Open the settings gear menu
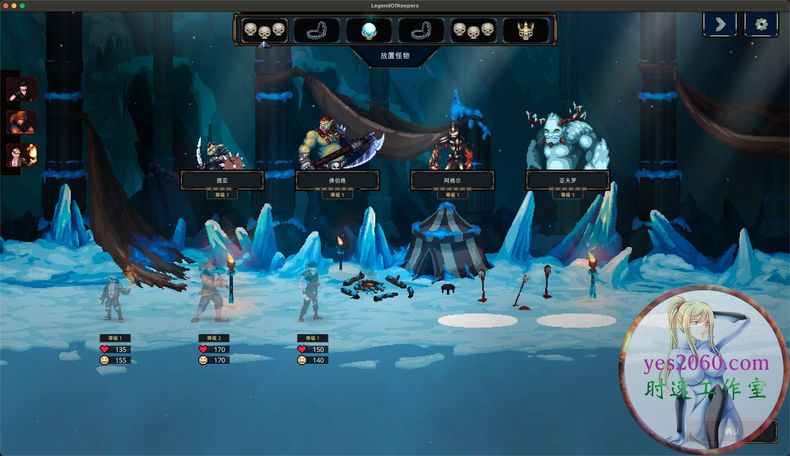The width and height of the screenshot is (790, 456). click(x=761, y=24)
